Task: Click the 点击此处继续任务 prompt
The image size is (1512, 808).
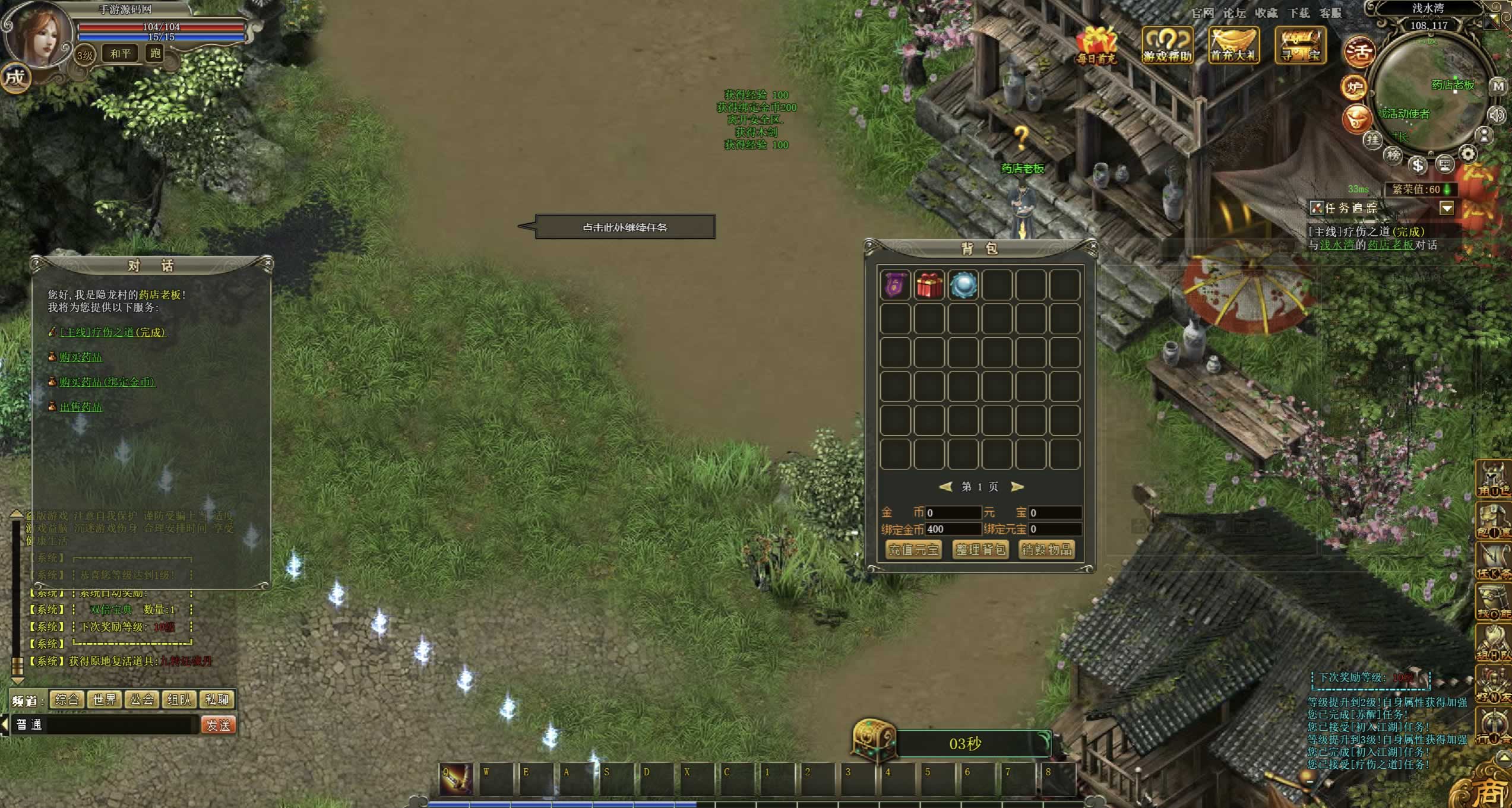Action: click(625, 227)
